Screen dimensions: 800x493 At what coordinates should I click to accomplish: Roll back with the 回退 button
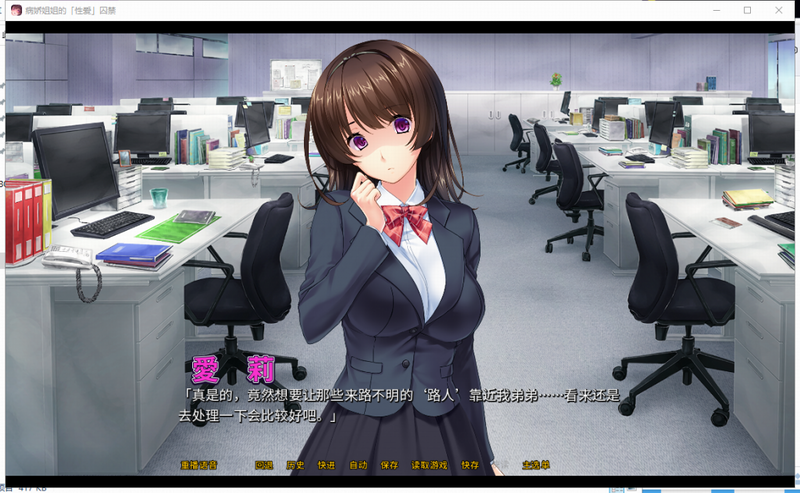pyautogui.click(x=264, y=466)
